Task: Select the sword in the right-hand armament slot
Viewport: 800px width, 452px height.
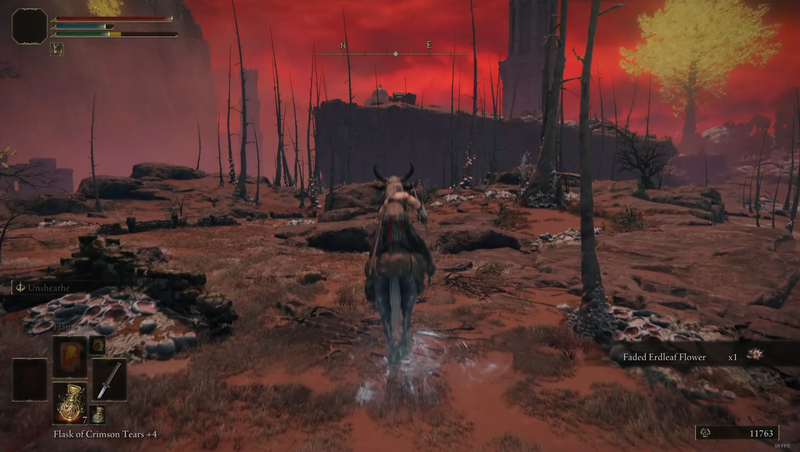Action: (109, 379)
